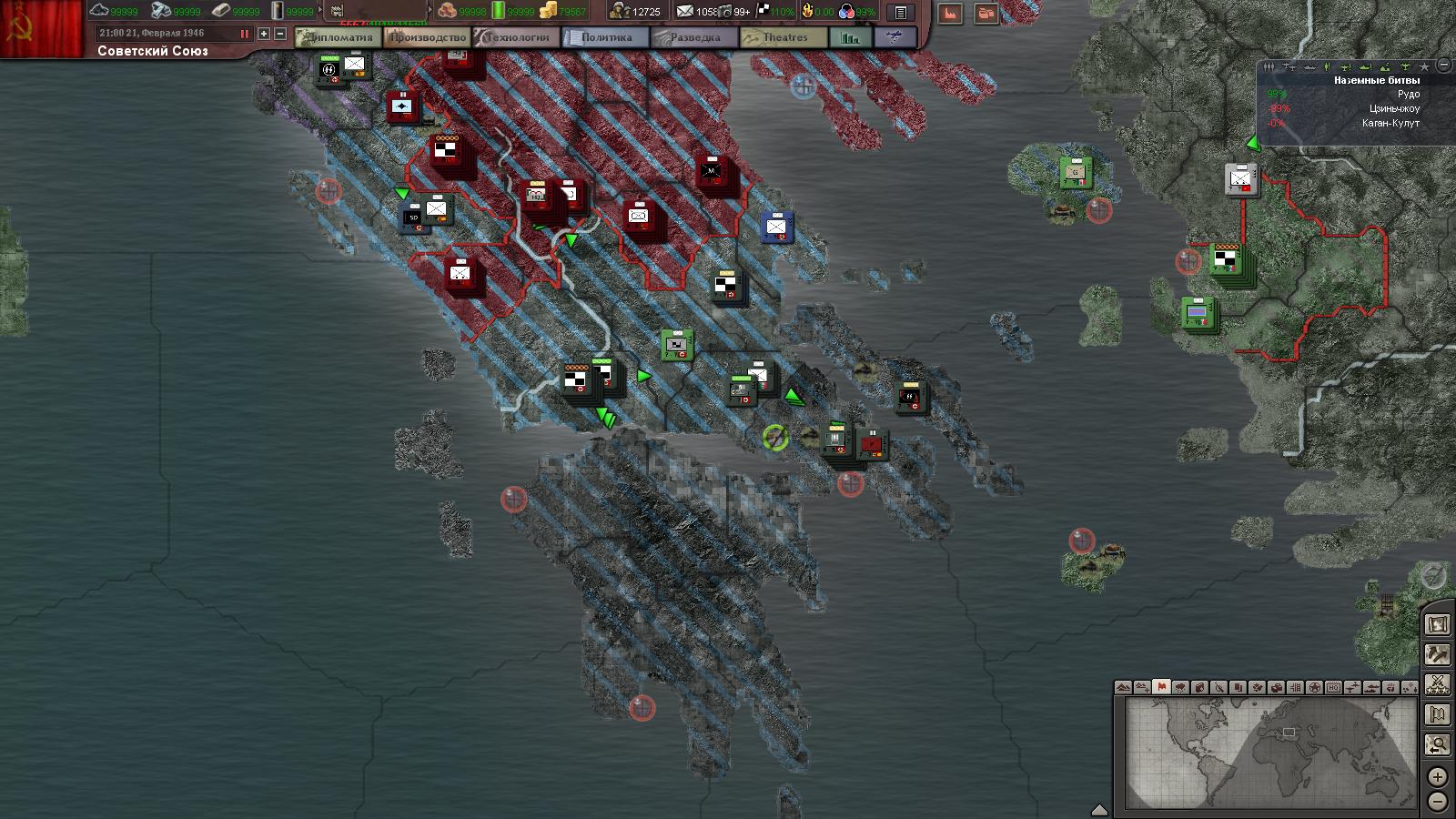1456x819 pixels.
Task: Open the Разведка (Intelligence) tab
Action: click(694, 38)
